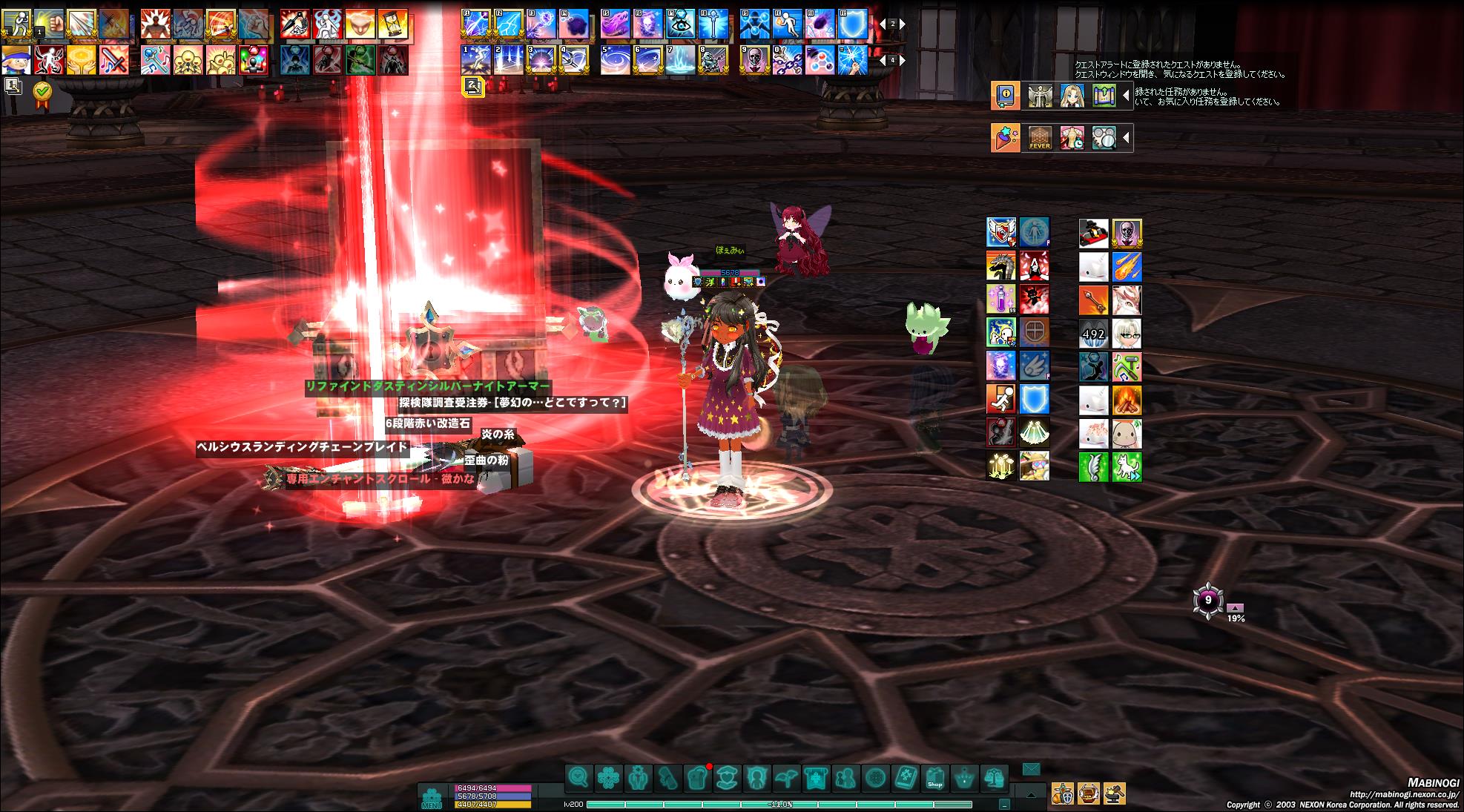1464x812 pixels.
Task: Open the Shop from the bottom bar
Action: click(x=934, y=778)
